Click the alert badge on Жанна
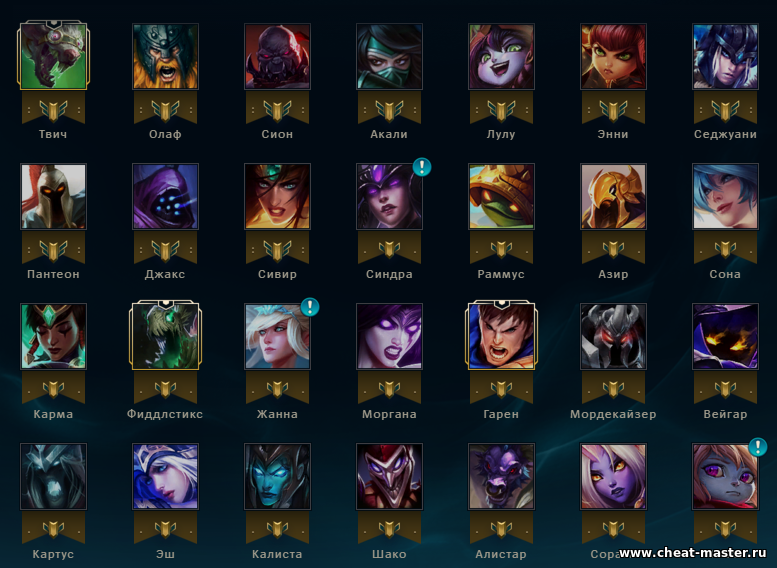The image size is (777, 568). click(x=310, y=307)
